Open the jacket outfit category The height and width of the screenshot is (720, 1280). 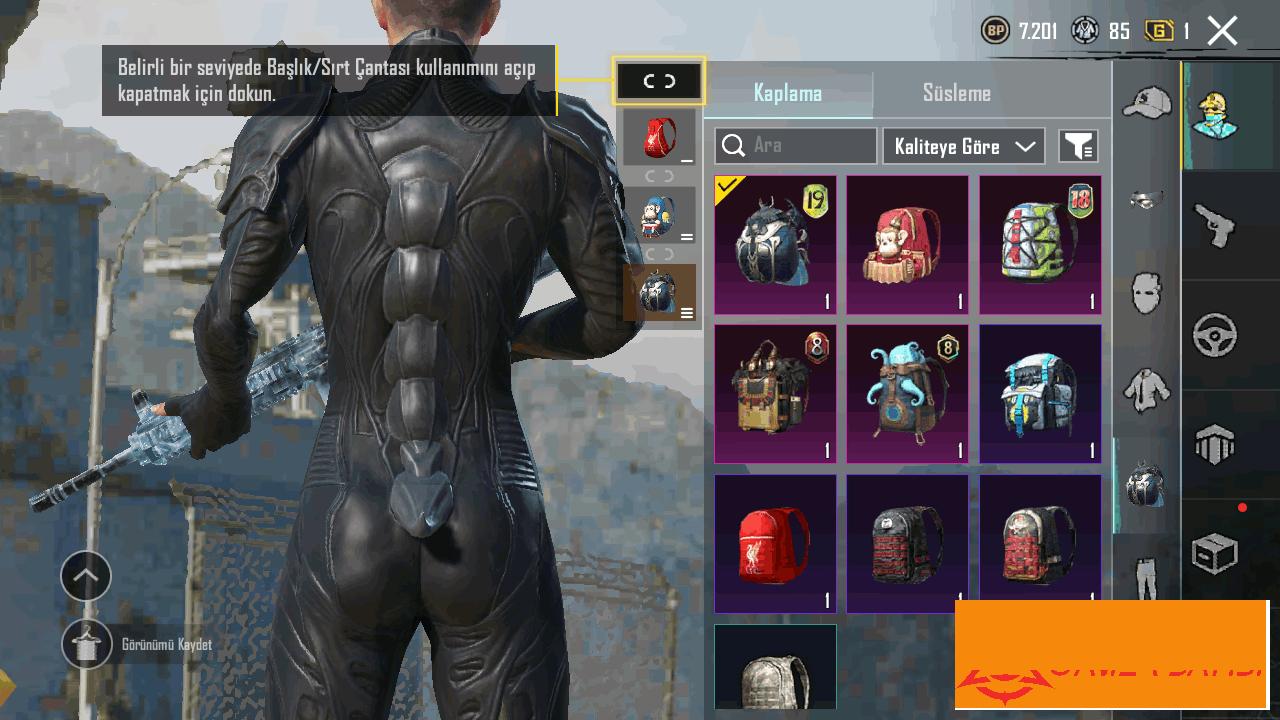click(1146, 389)
